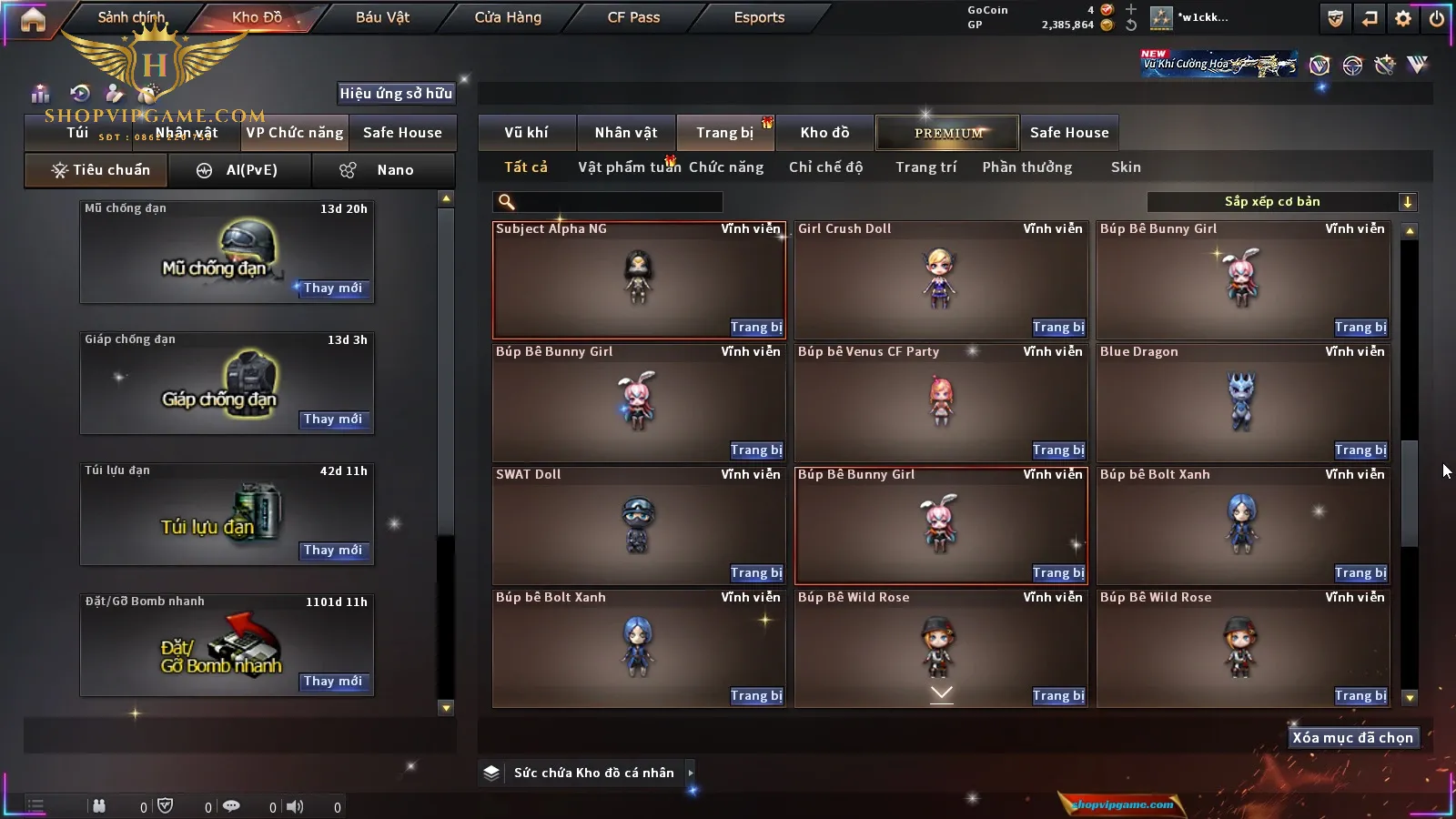
Task: Select the Blue Dragon doll tile
Action: (1242, 400)
